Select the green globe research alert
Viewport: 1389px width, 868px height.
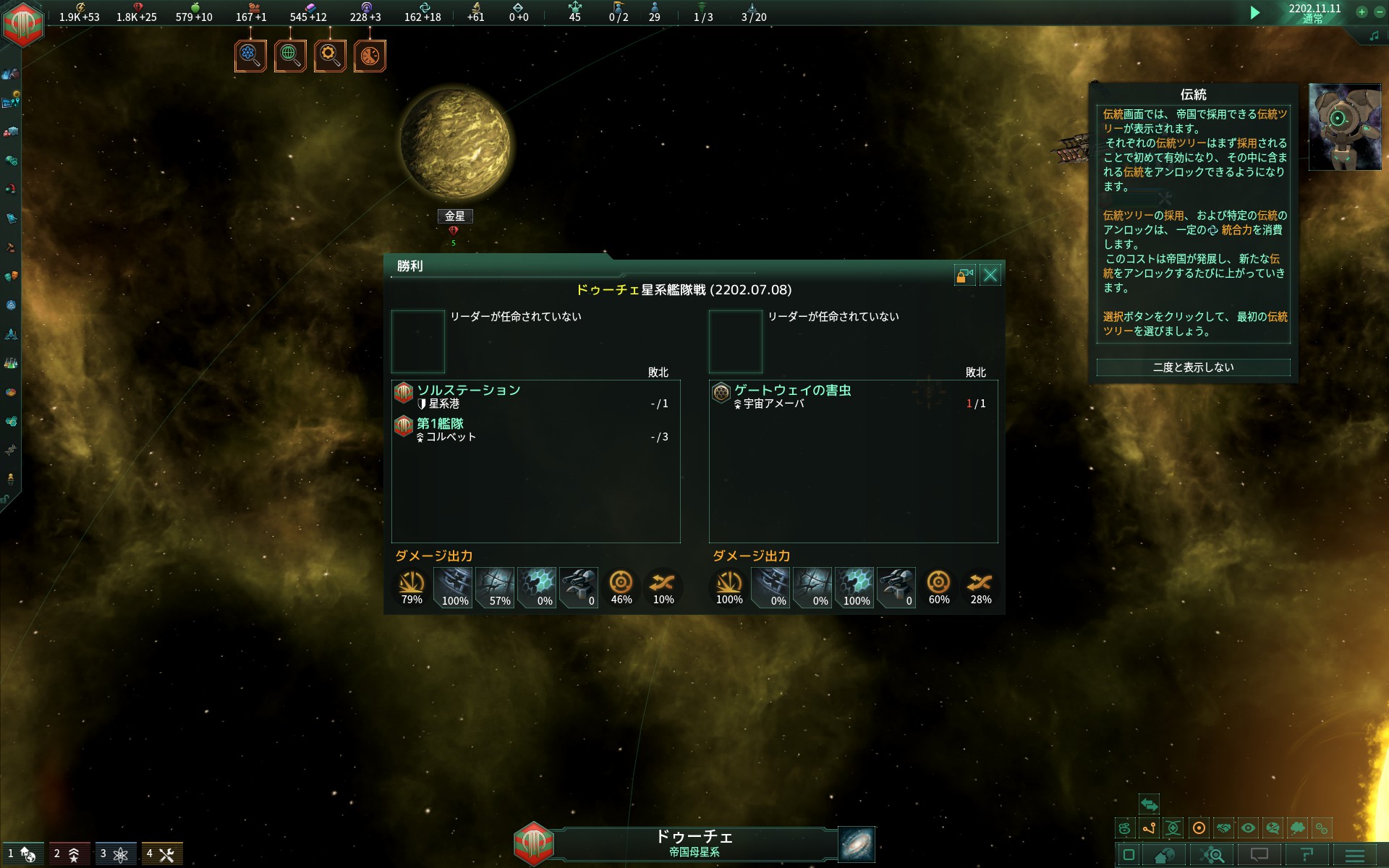(290, 56)
